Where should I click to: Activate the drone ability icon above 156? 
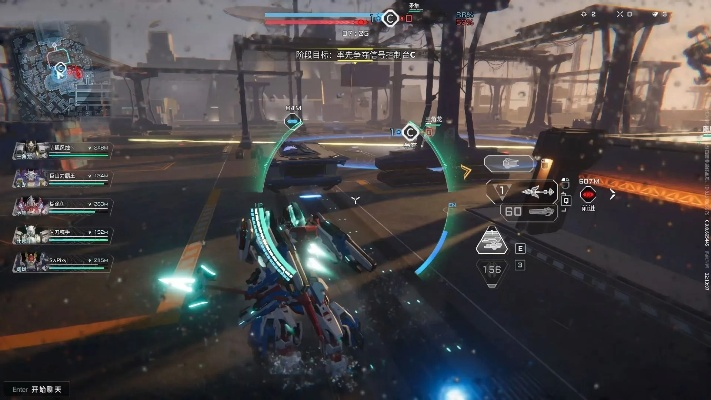[492, 242]
